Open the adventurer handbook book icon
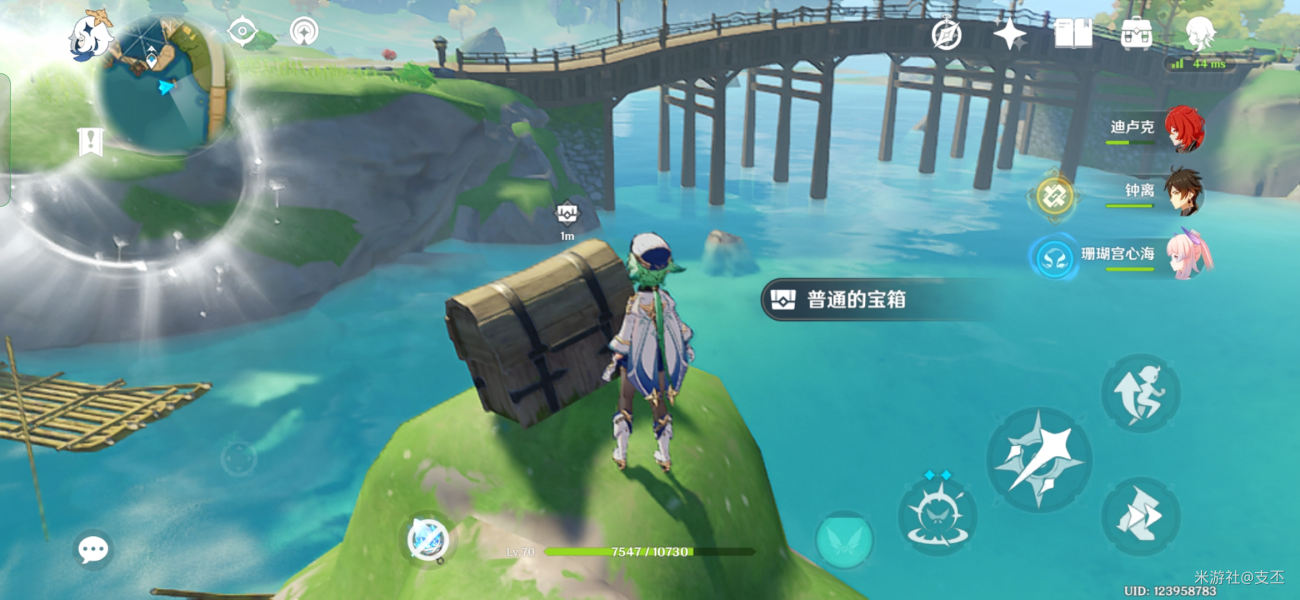 (1072, 34)
